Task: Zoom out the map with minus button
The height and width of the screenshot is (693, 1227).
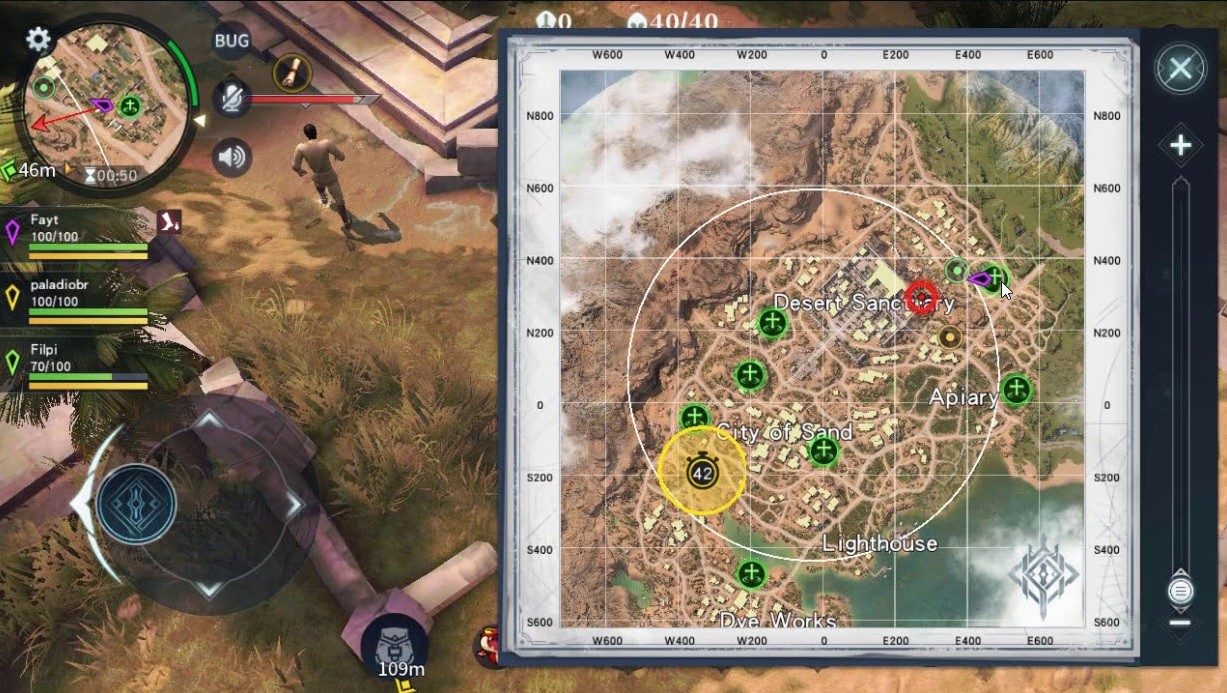Action: pyautogui.click(x=1180, y=623)
